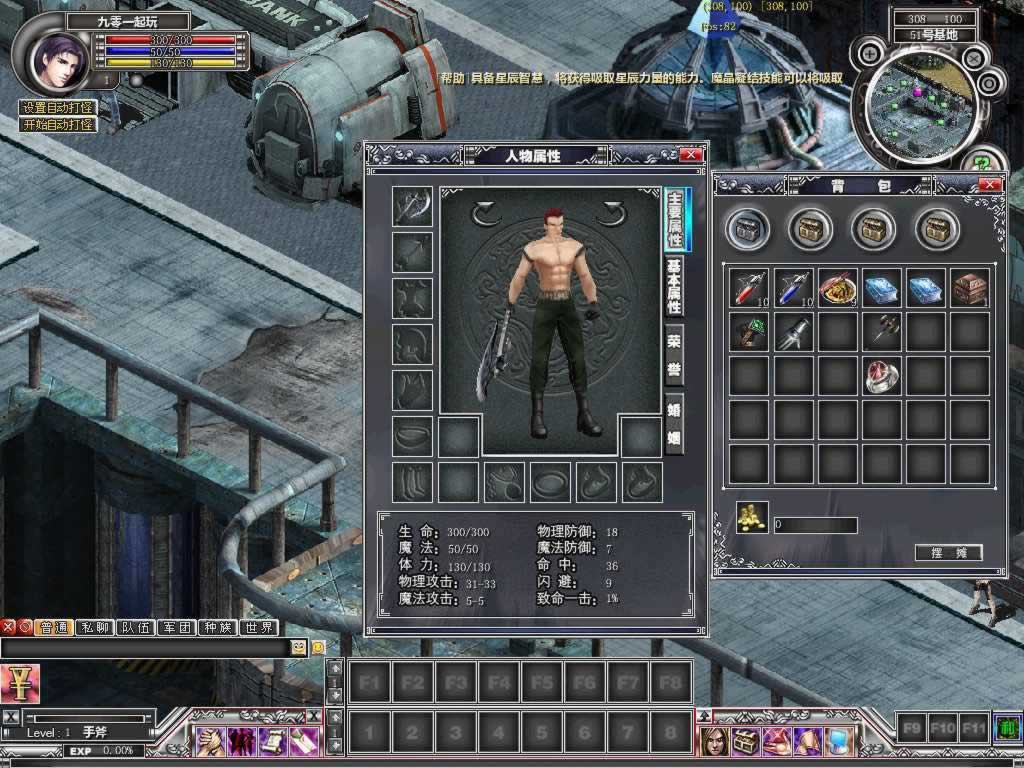Select the blue potion in backpack
Screen dimensions: 1024x768
point(790,287)
